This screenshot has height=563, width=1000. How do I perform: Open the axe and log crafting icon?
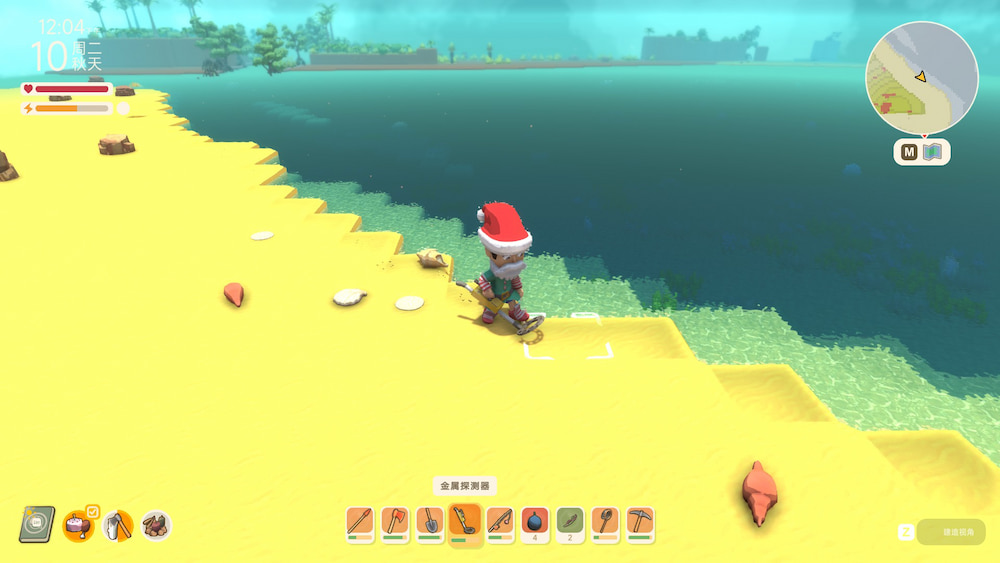(117, 524)
